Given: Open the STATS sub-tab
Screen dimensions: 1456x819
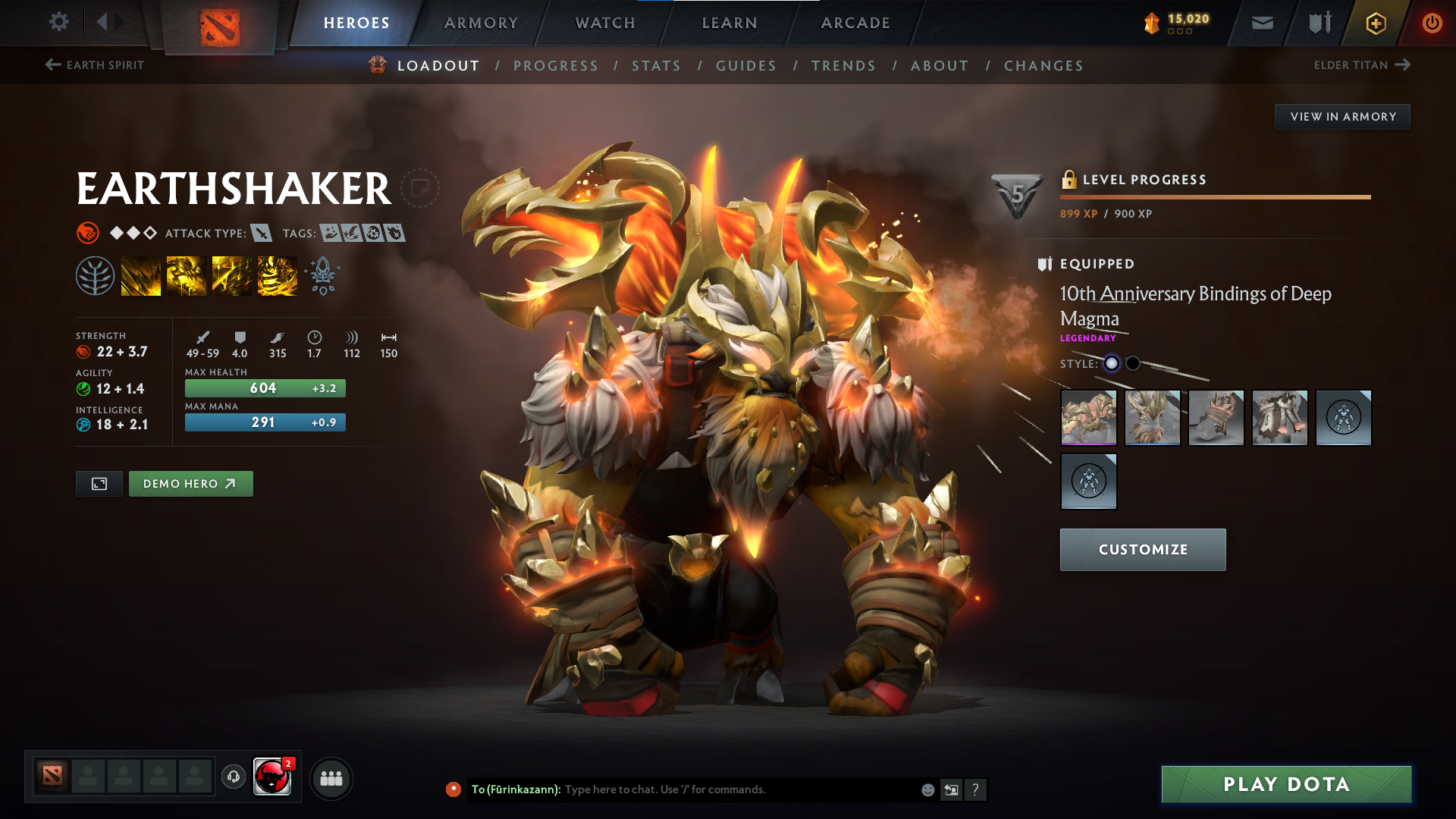Looking at the screenshot, I should click(656, 65).
